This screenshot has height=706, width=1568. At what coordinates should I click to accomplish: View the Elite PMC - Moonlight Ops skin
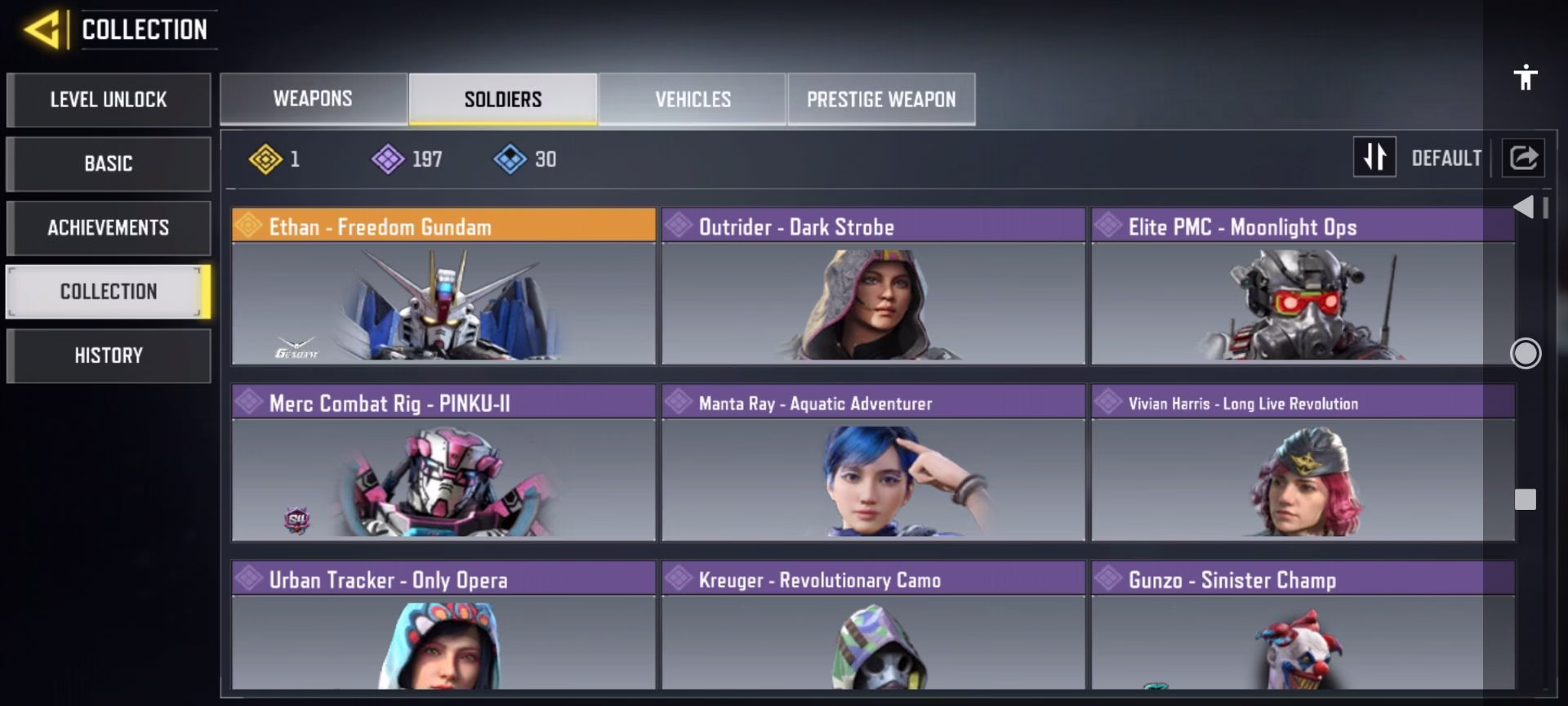pos(1303,286)
